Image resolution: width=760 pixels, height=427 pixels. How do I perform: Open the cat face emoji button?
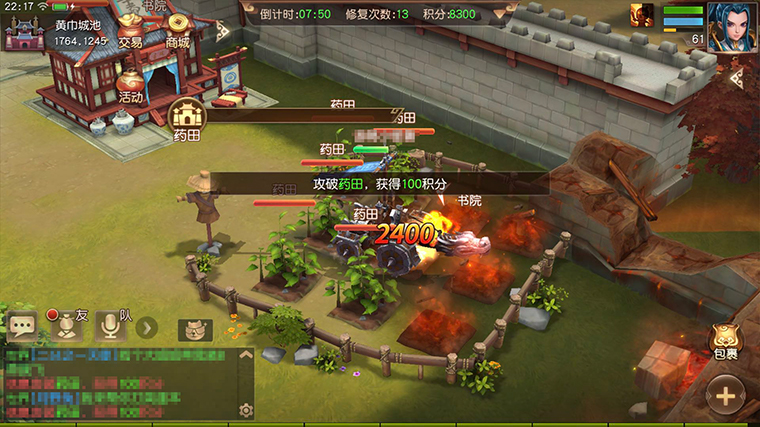point(195,329)
